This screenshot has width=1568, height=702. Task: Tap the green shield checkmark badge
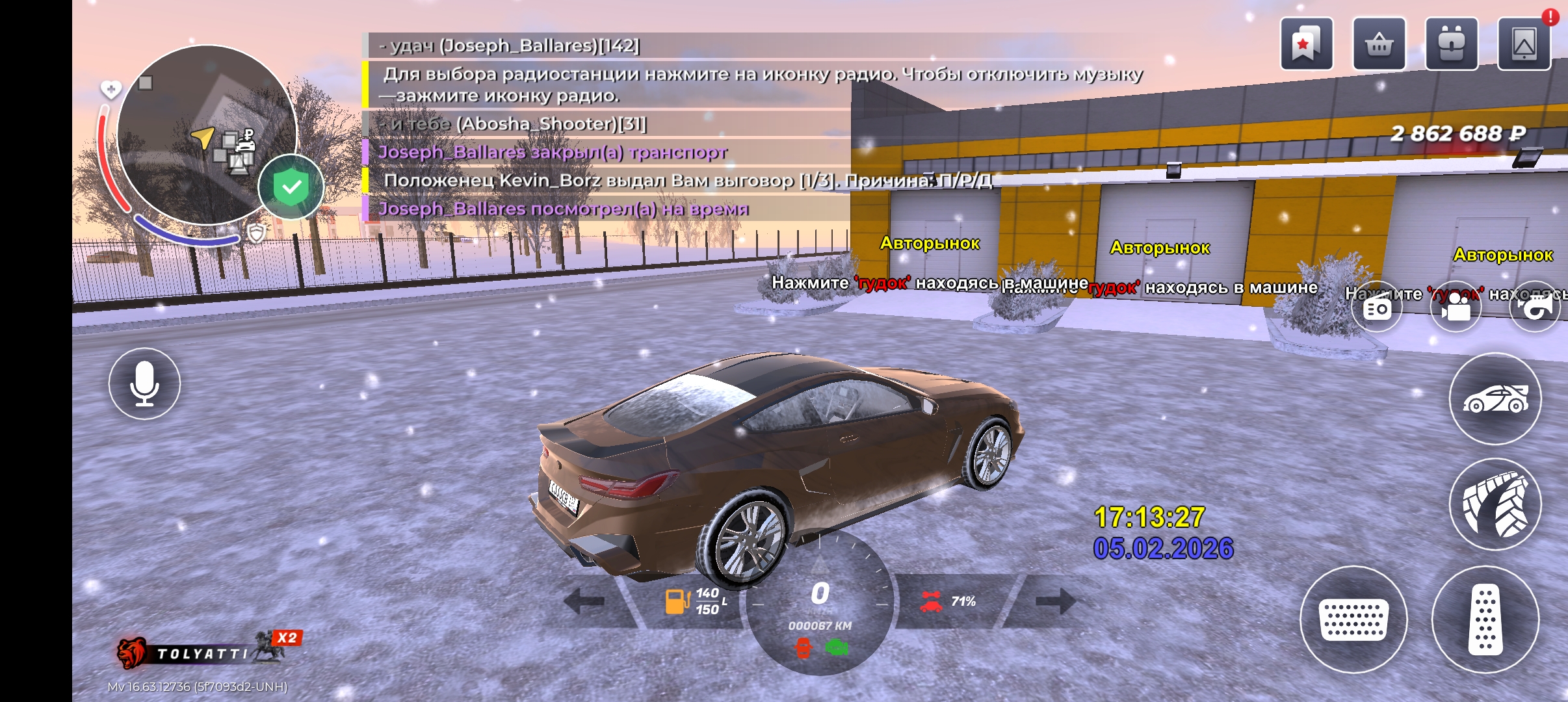(x=291, y=188)
